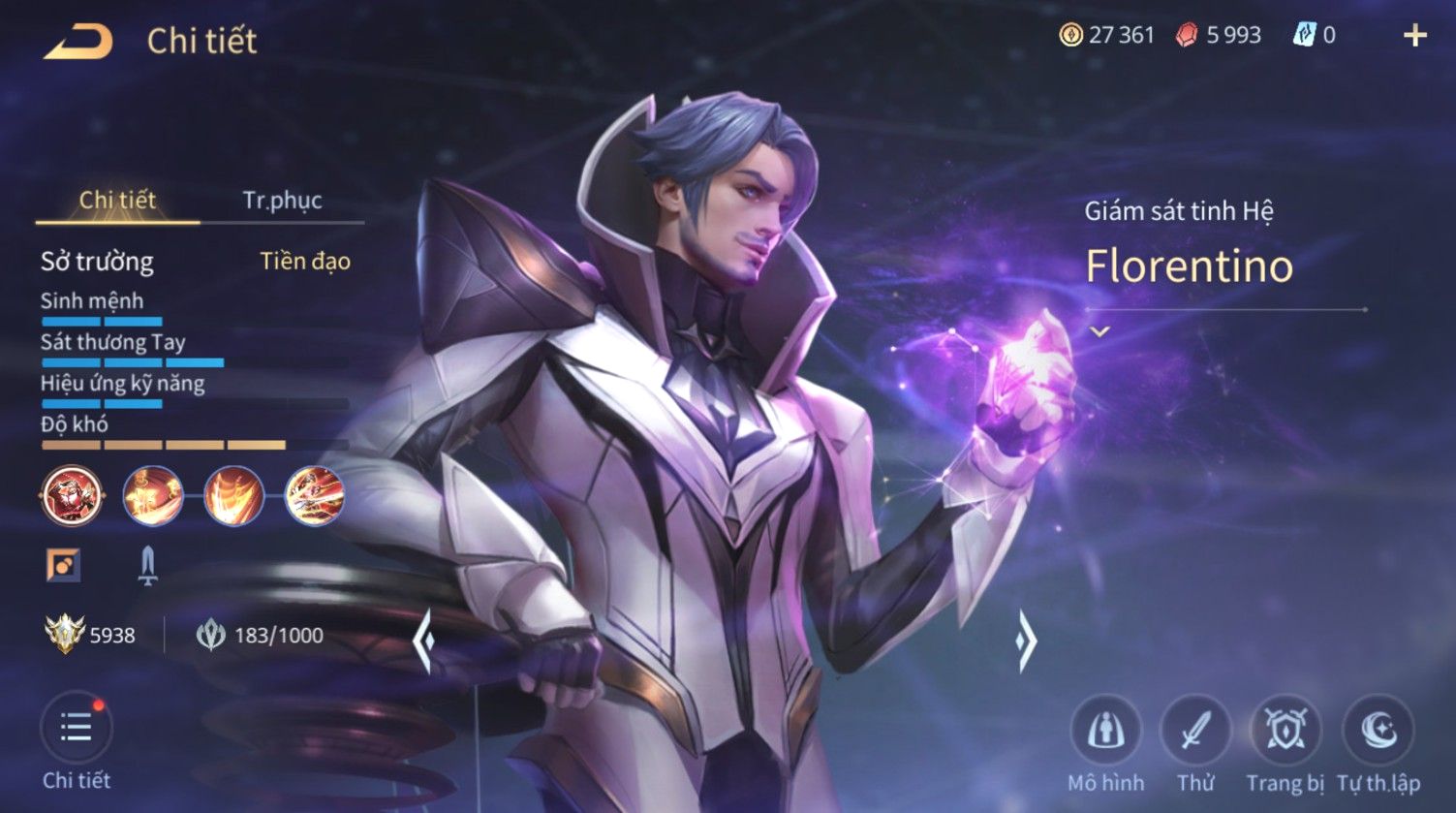The width and height of the screenshot is (1456, 813).
Task: Expand the dropdown arrow under Florentino
Action: tap(1099, 331)
